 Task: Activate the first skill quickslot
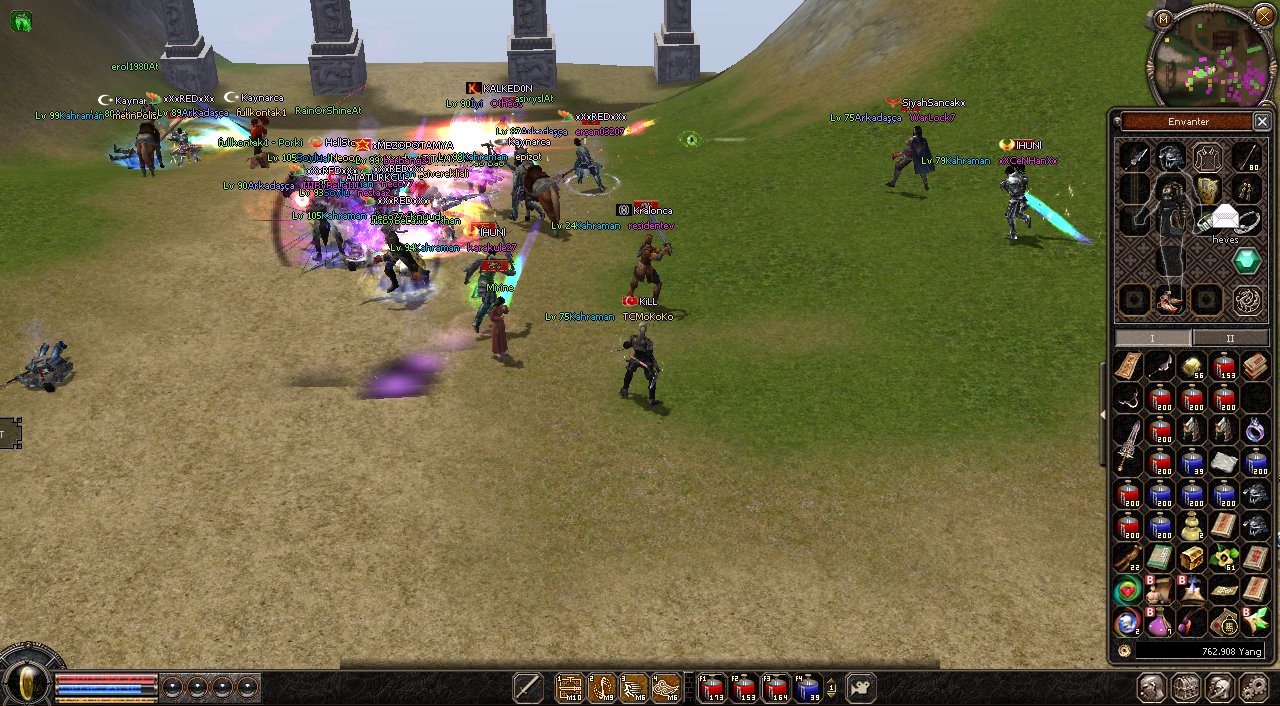coord(571,688)
